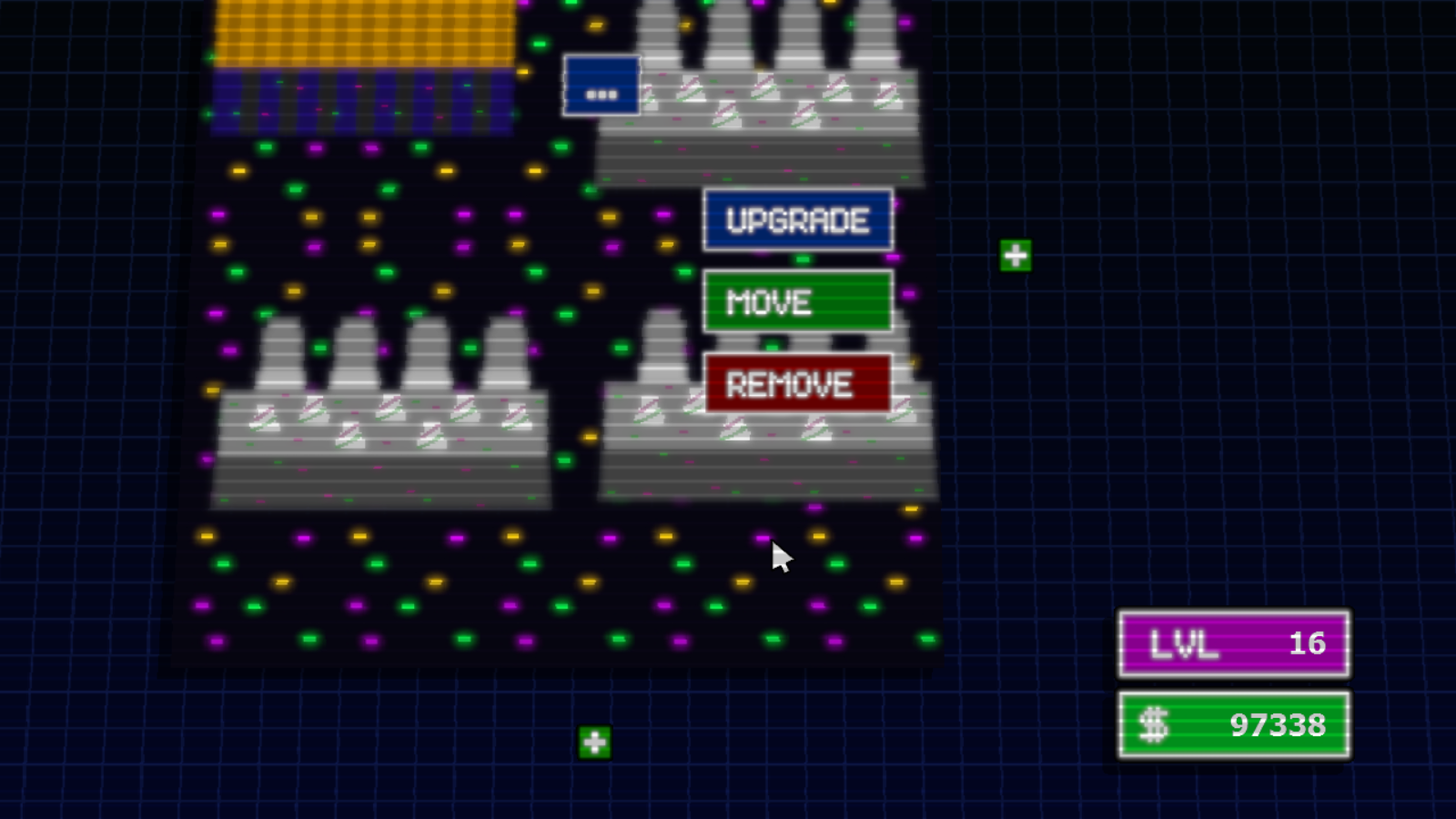Click the green plus icon below the map
The height and width of the screenshot is (819, 1456).
(x=595, y=742)
